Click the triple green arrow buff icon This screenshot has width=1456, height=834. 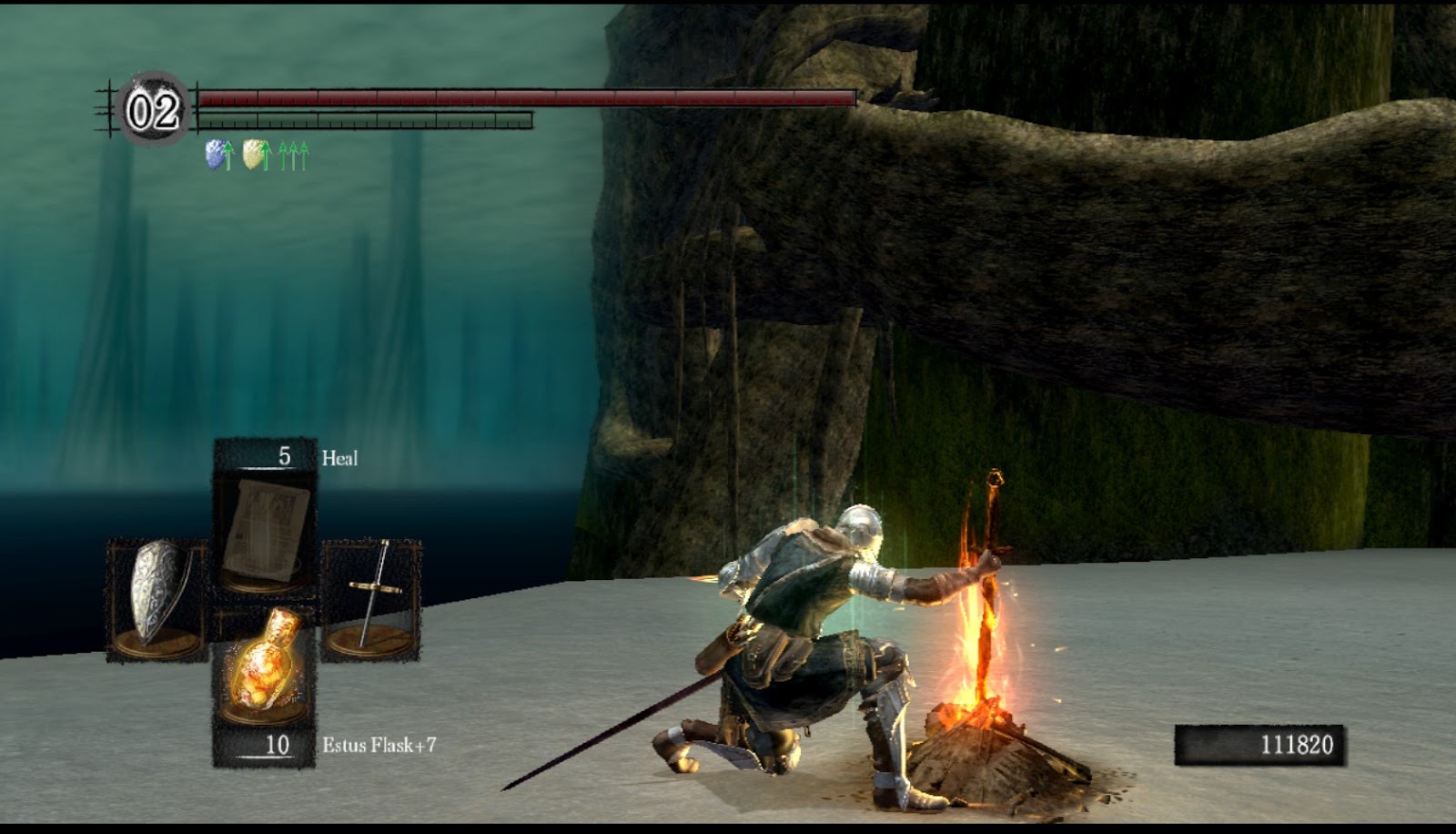pyautogui.click(x=293, y=153)
